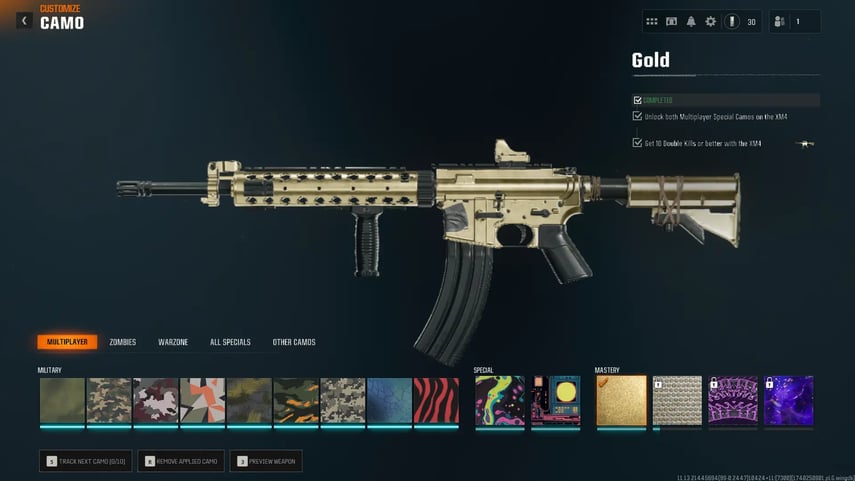This screenshot has height=481, width=855.
Task: Click the Track Next Camo button
Action: [x=85, y=461]
